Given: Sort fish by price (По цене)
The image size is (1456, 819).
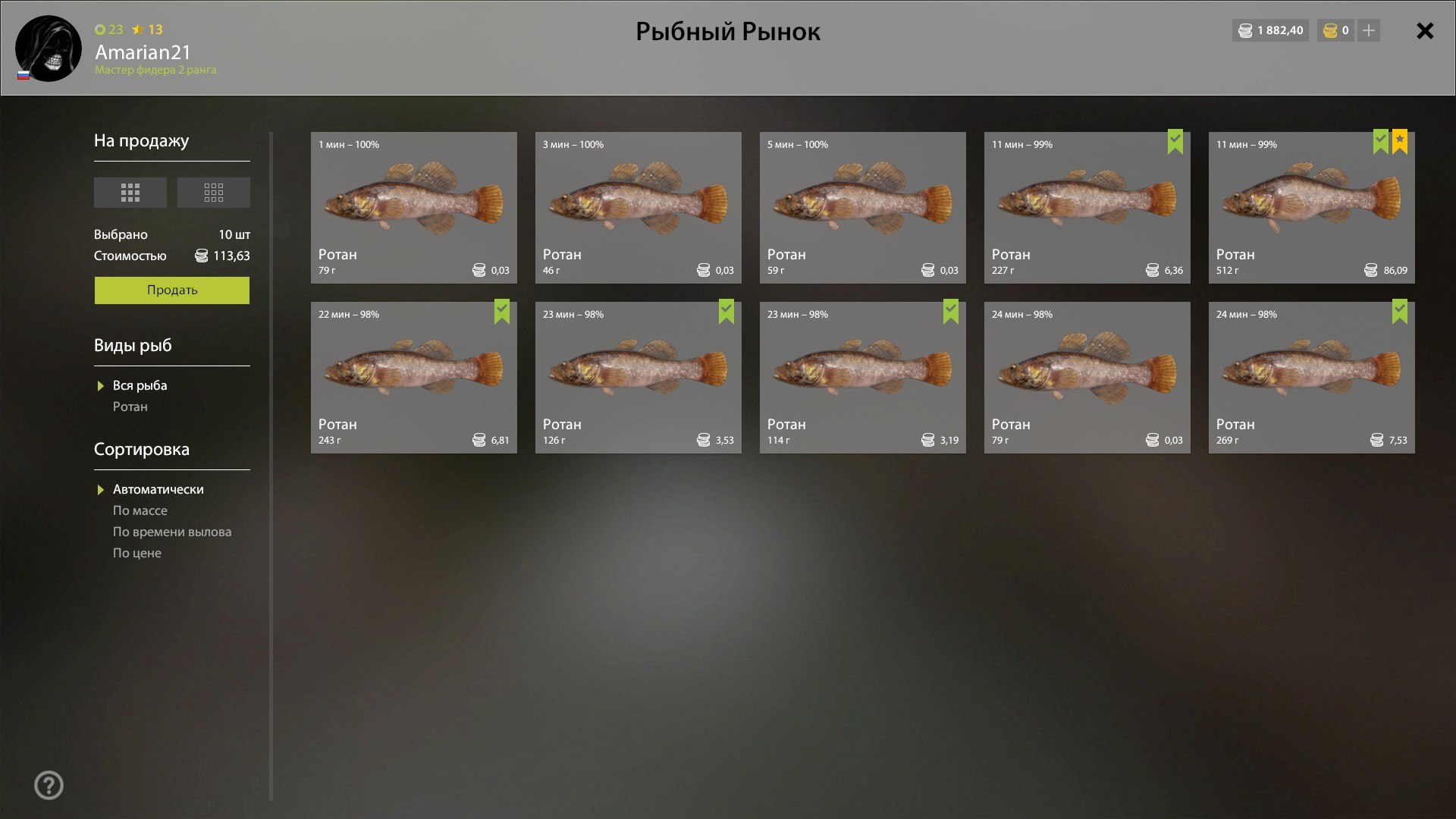Looking at the screenshot, I should click(137, 554).
